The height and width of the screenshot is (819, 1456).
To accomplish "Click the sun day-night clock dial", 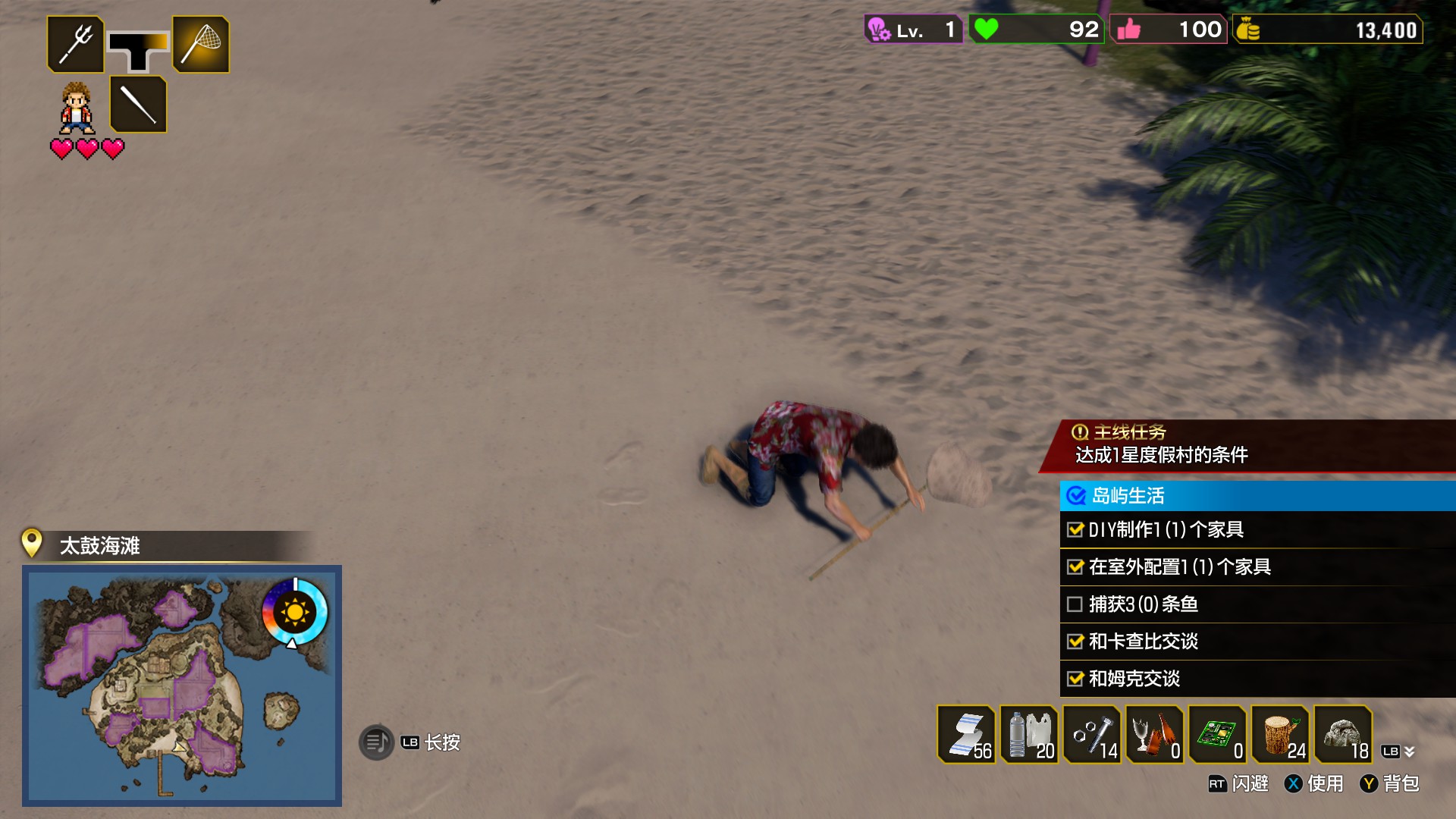I will click(294, 611).
